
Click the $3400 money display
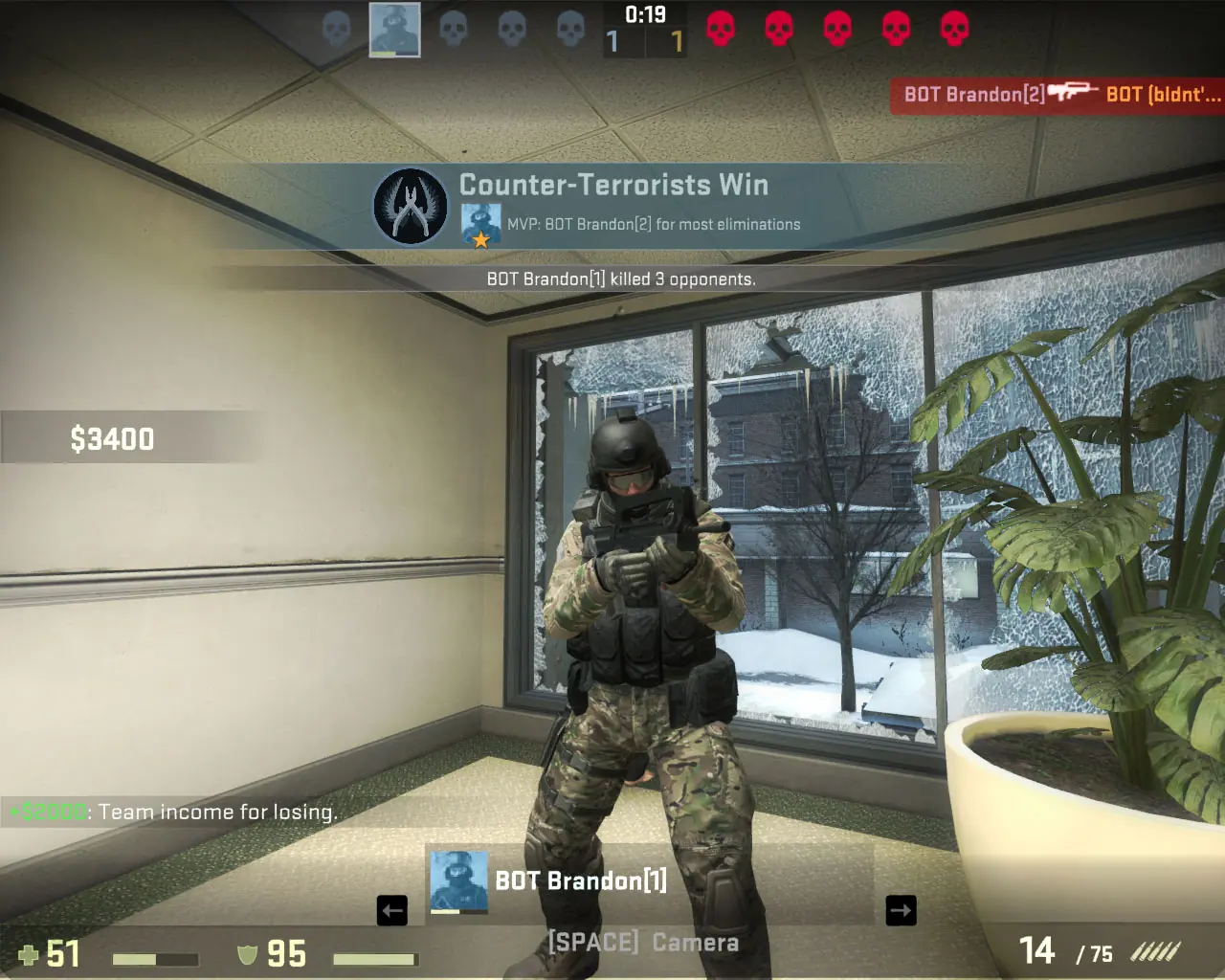click(112, 438)
